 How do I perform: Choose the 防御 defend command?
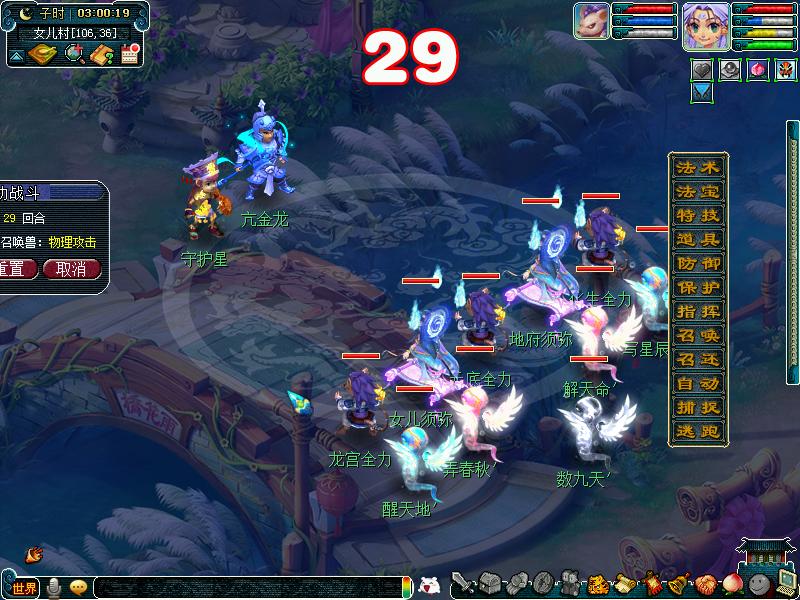pyautogui.click(x=697, y=264)
